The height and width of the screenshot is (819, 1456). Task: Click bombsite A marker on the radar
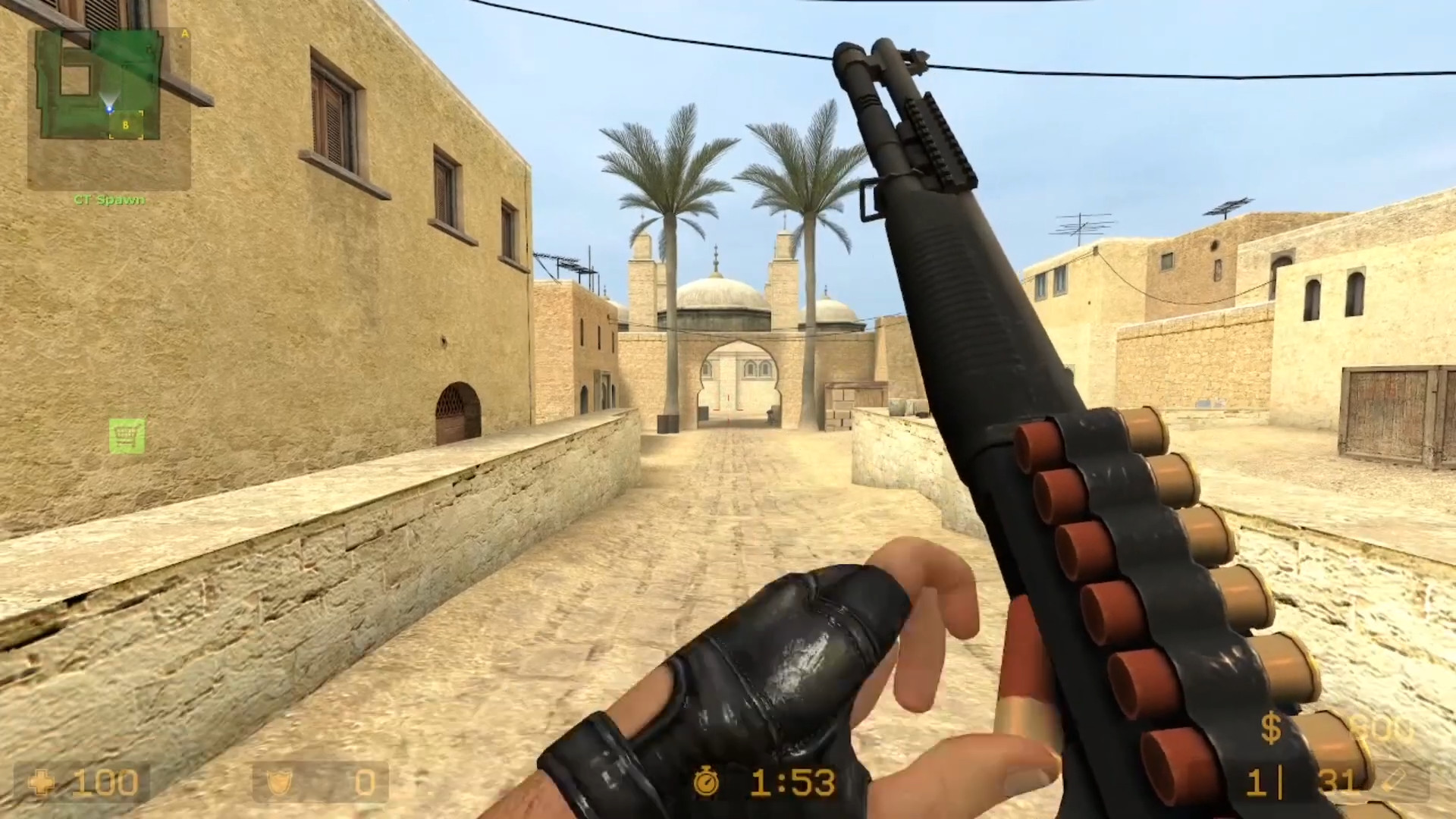point(184,34)
